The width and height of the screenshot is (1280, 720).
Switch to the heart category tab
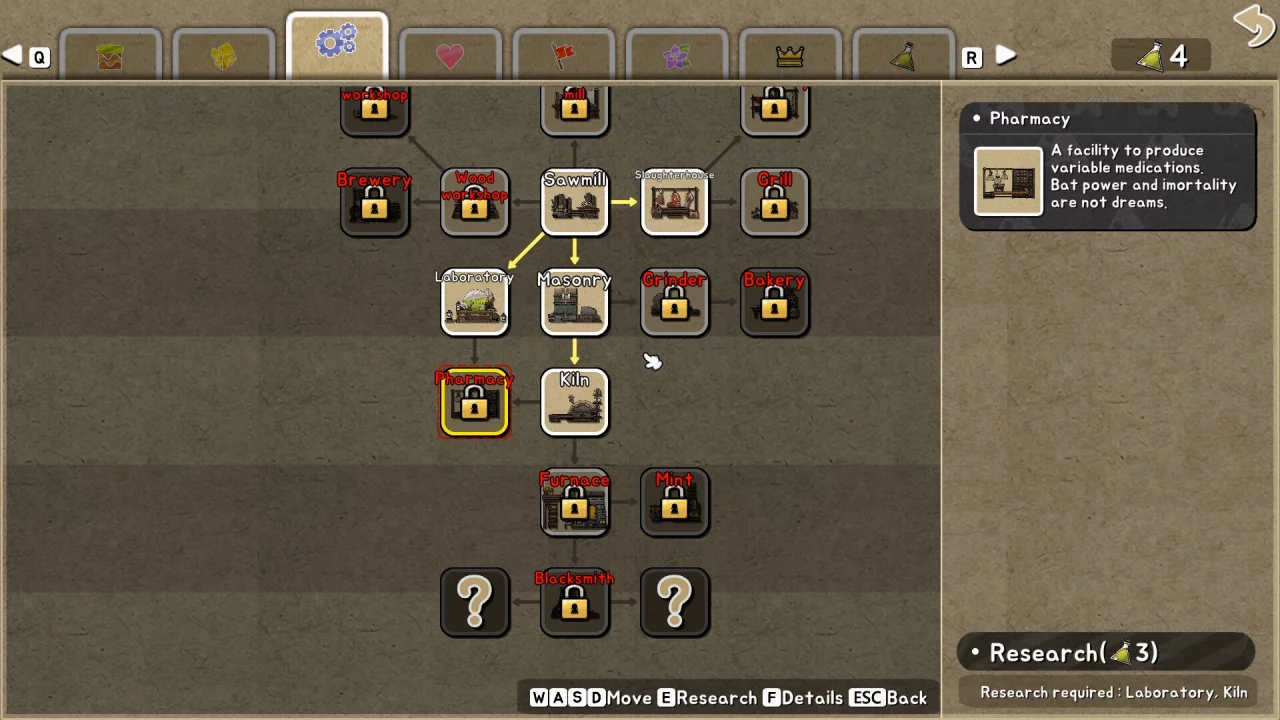coord(450,56)
